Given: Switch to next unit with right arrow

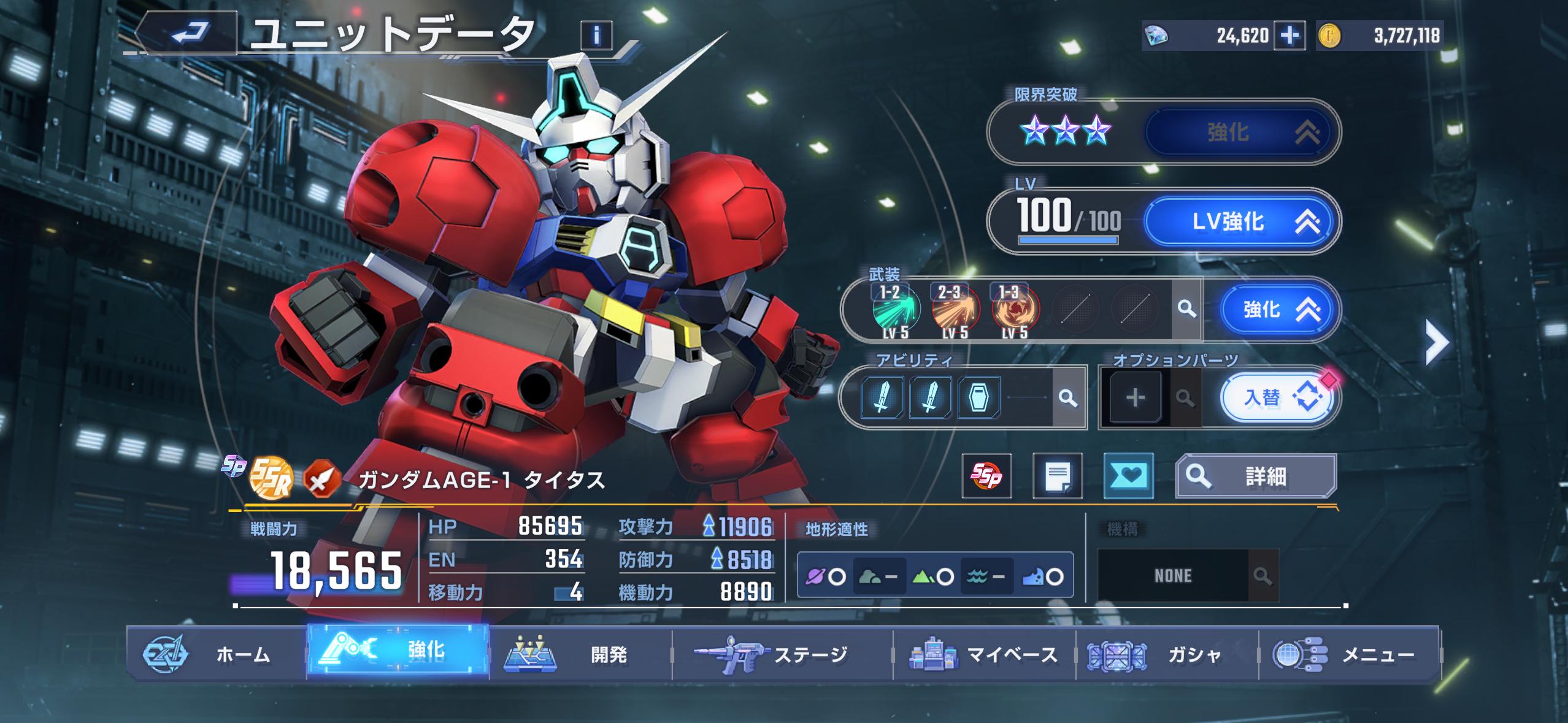Looking at the screenshot, I should click(x=1437, y=342).
